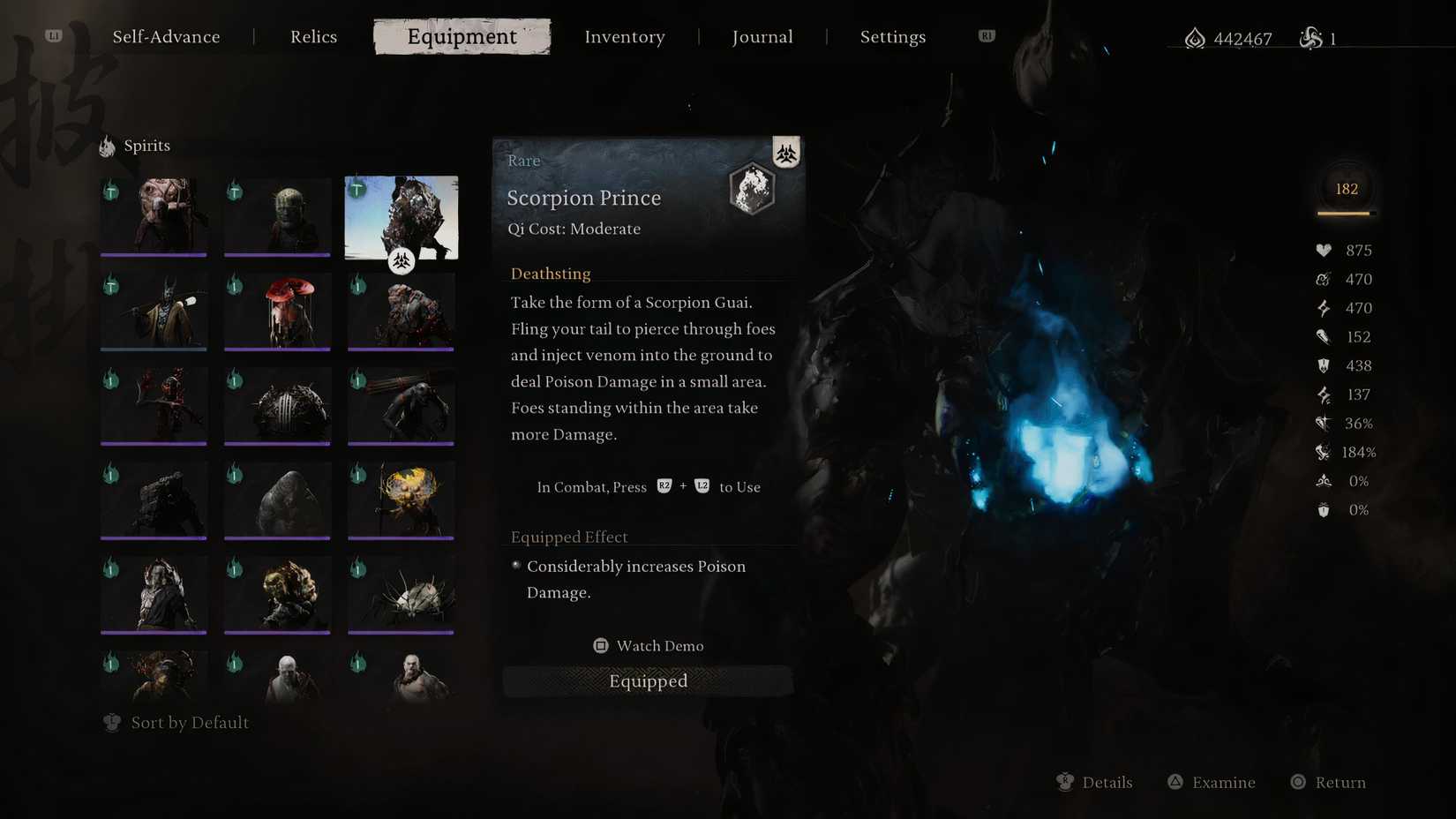Viewport: 1456px width, 819px height.
Task: Click the shield defense icon in the stats list
Action: click(x=1324, y=365)
